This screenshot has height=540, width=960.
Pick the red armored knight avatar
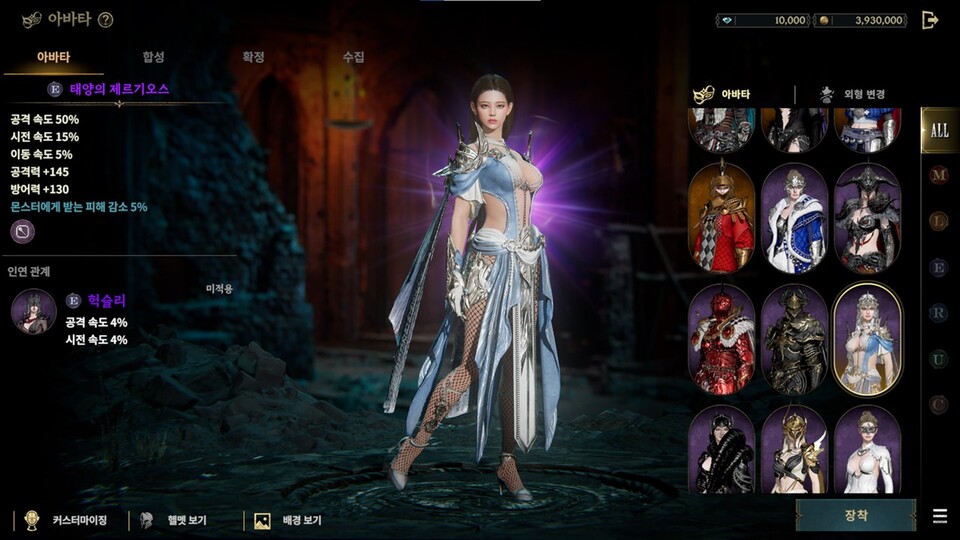(x=721, y=340)
